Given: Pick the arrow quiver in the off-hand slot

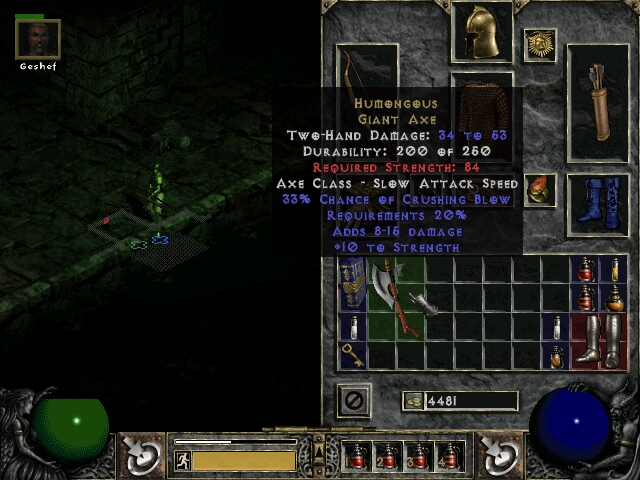Looking at the screenshot, I should click(597, 101).
